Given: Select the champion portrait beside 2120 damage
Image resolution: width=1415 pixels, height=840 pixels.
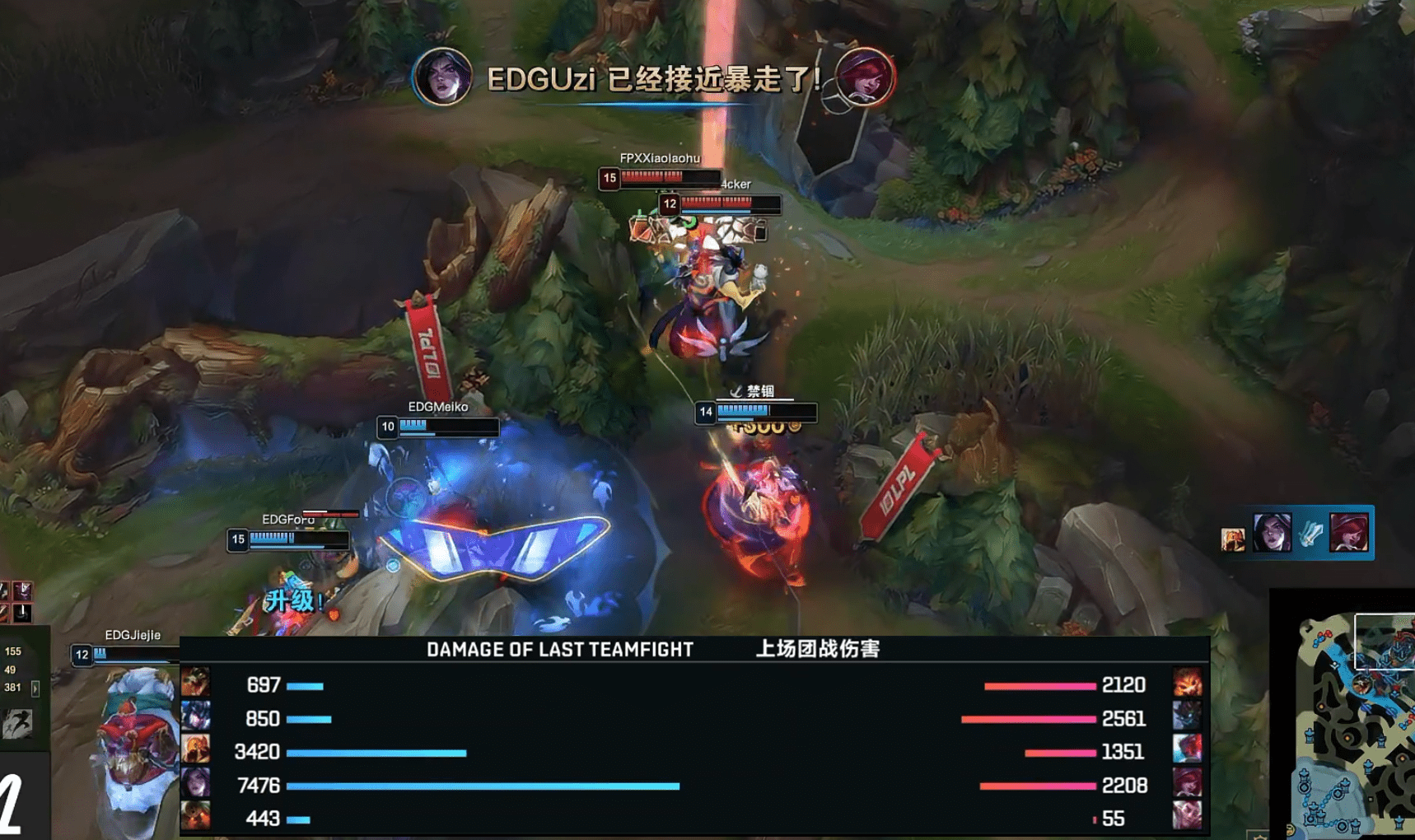Looking at the screenshot, I should (1187, 684).
